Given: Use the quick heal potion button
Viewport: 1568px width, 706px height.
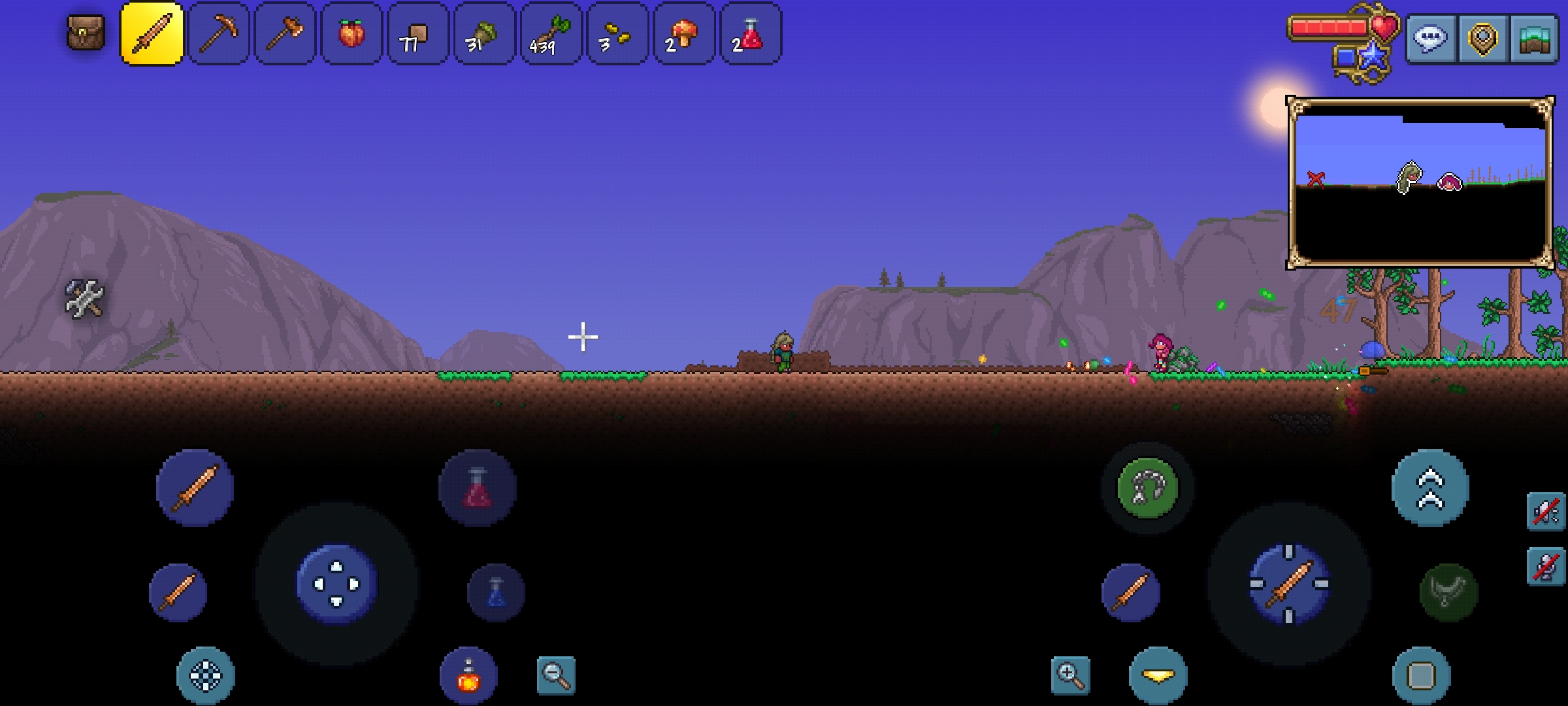Looking at the screenshot, I should [478, 488].
